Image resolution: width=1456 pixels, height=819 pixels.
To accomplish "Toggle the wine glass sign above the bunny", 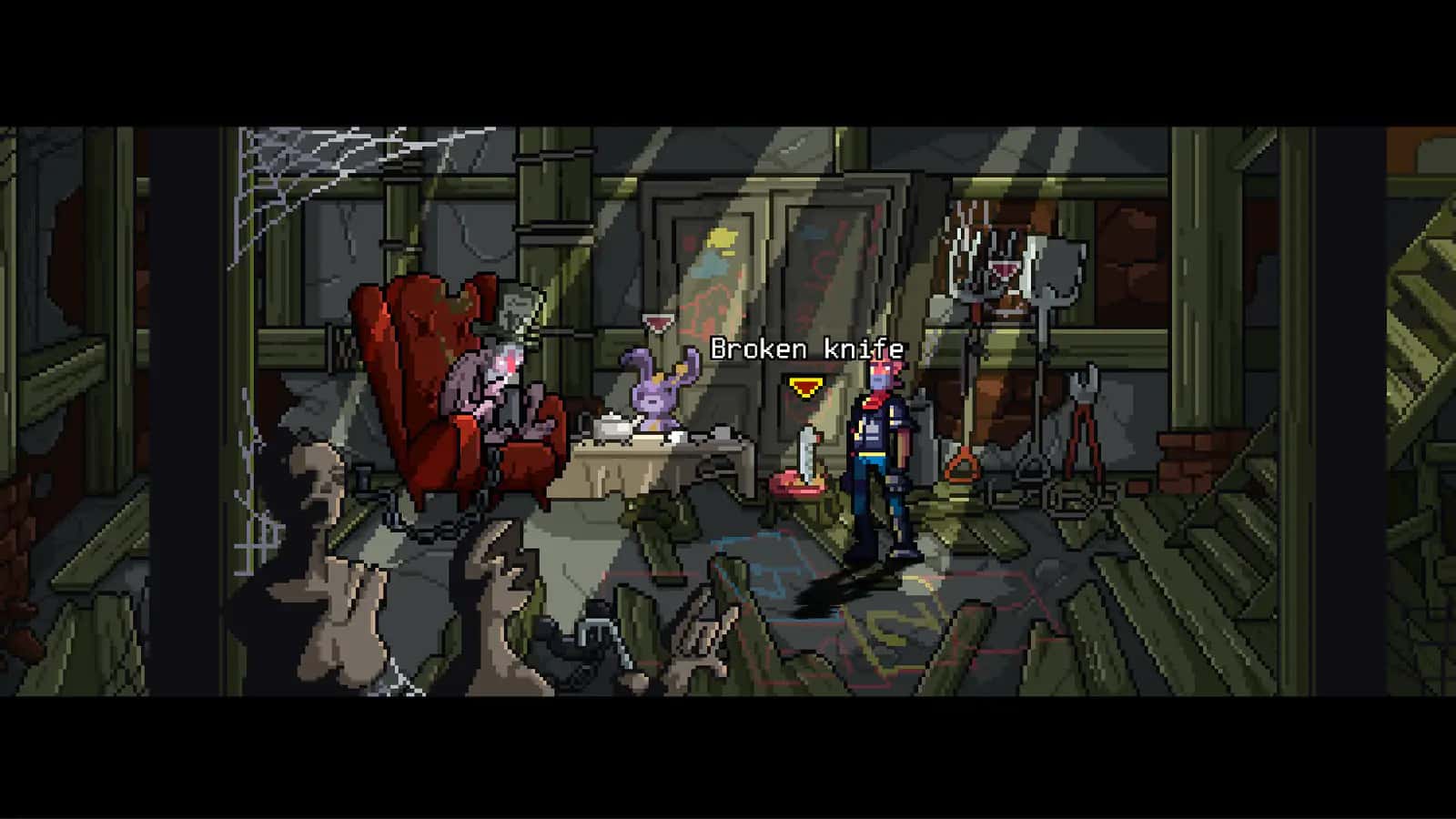I will (656, 323).
